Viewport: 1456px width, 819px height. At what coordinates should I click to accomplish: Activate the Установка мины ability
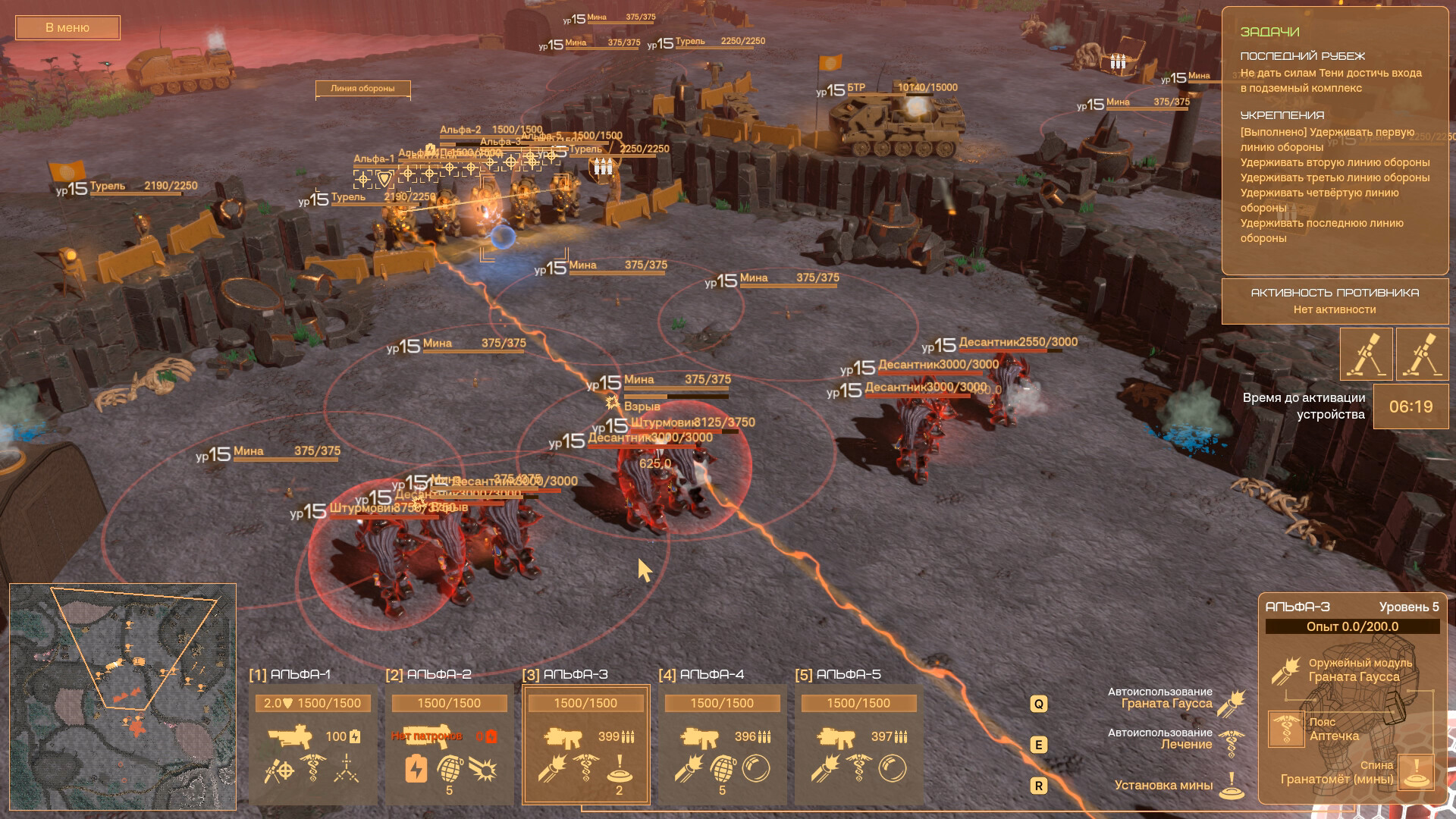coord(1232,786)
